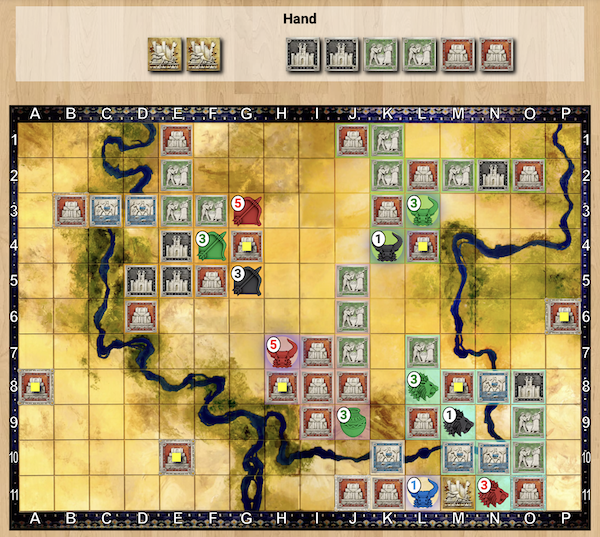
Task: Select the blue bull leader marked 1
Action: 422,491
